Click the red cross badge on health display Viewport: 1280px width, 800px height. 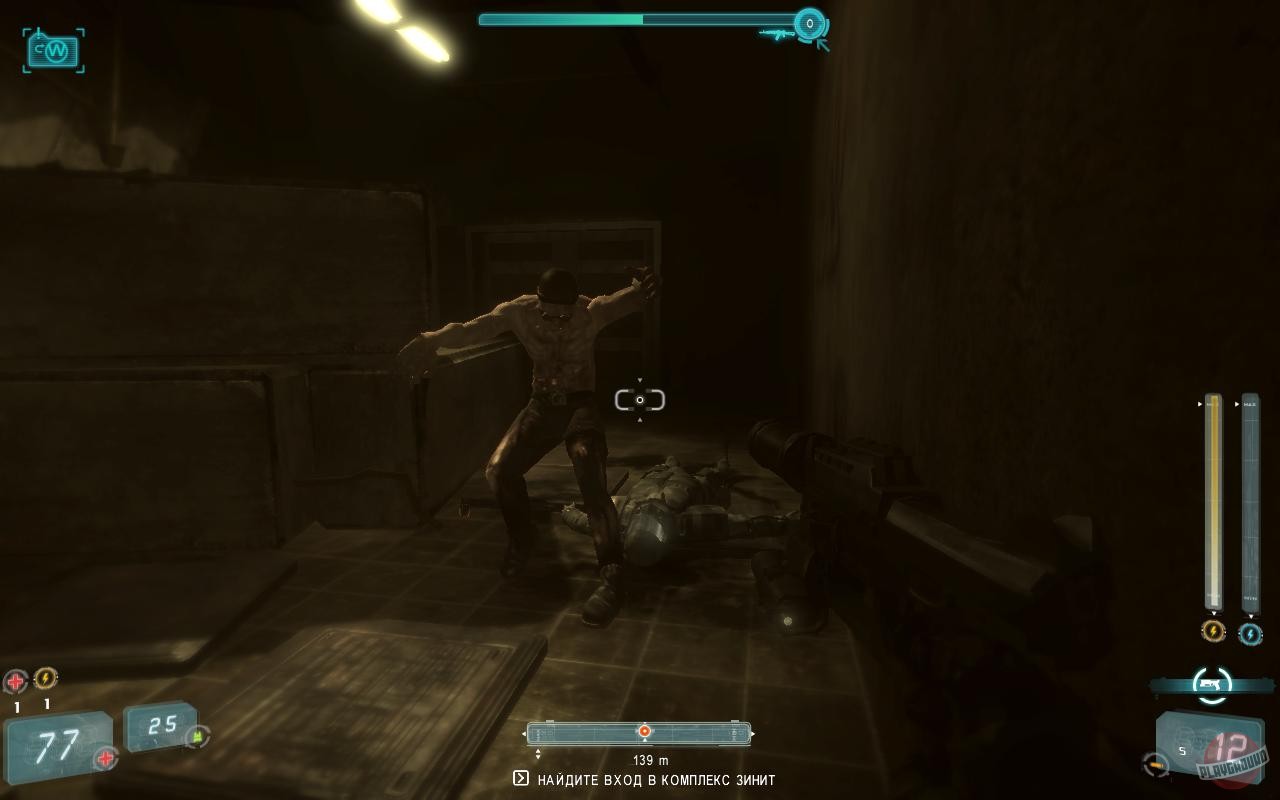pos(104,758)
